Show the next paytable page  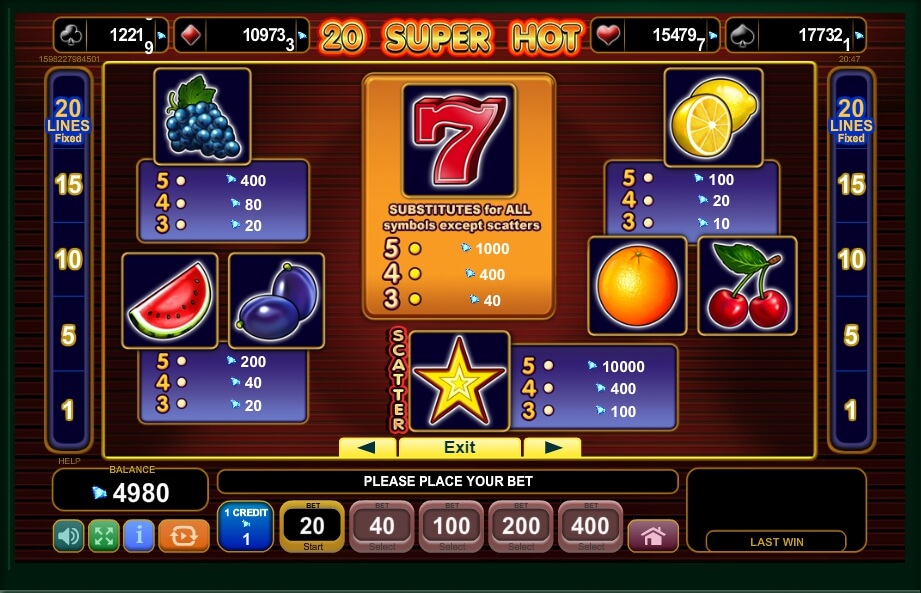tap(552, 447)
